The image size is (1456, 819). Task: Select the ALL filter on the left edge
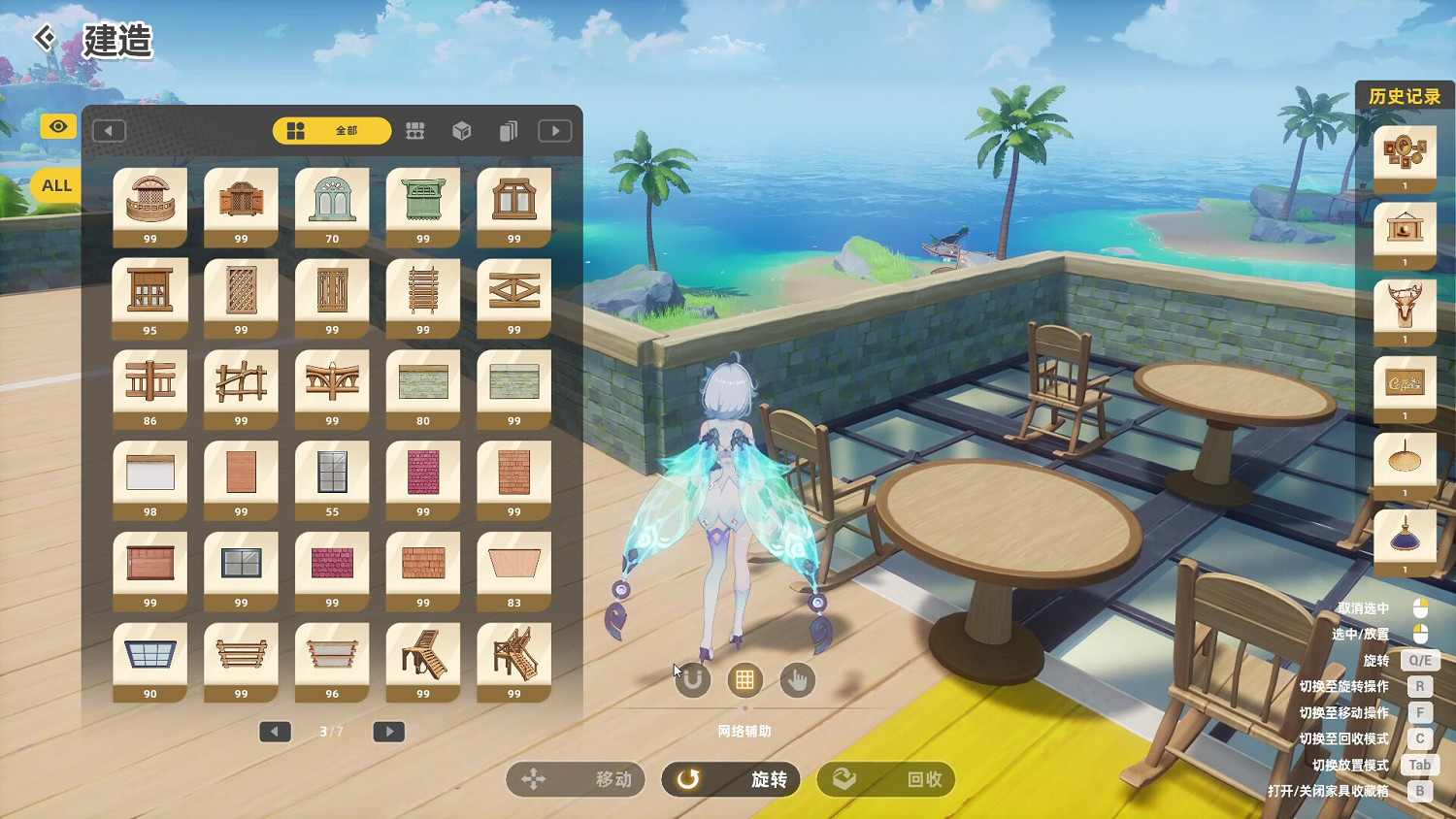[x=55, y=184]
